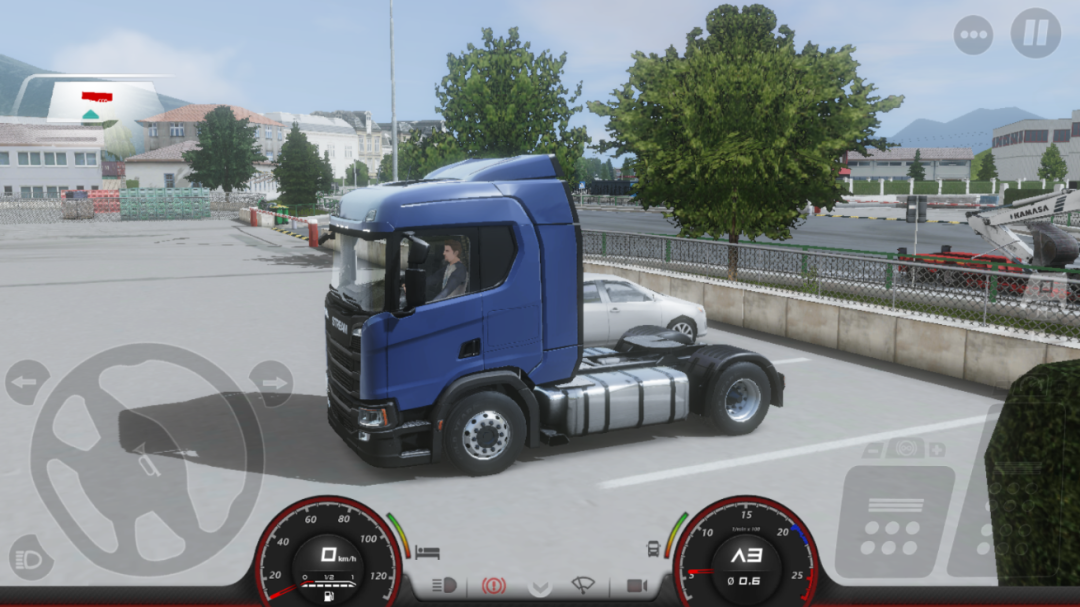Turn on the windshield wipers

pyautogui.click(x=583, y=585)
